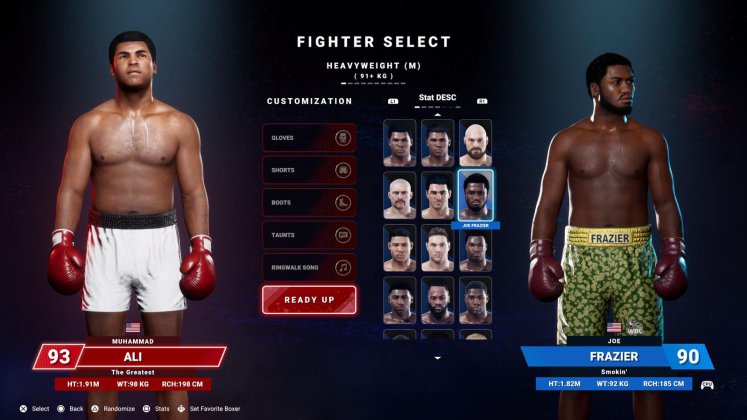Viewport: 747px width, 420px height.
Task: Click the Ready Up button
Action: point(309,300)
